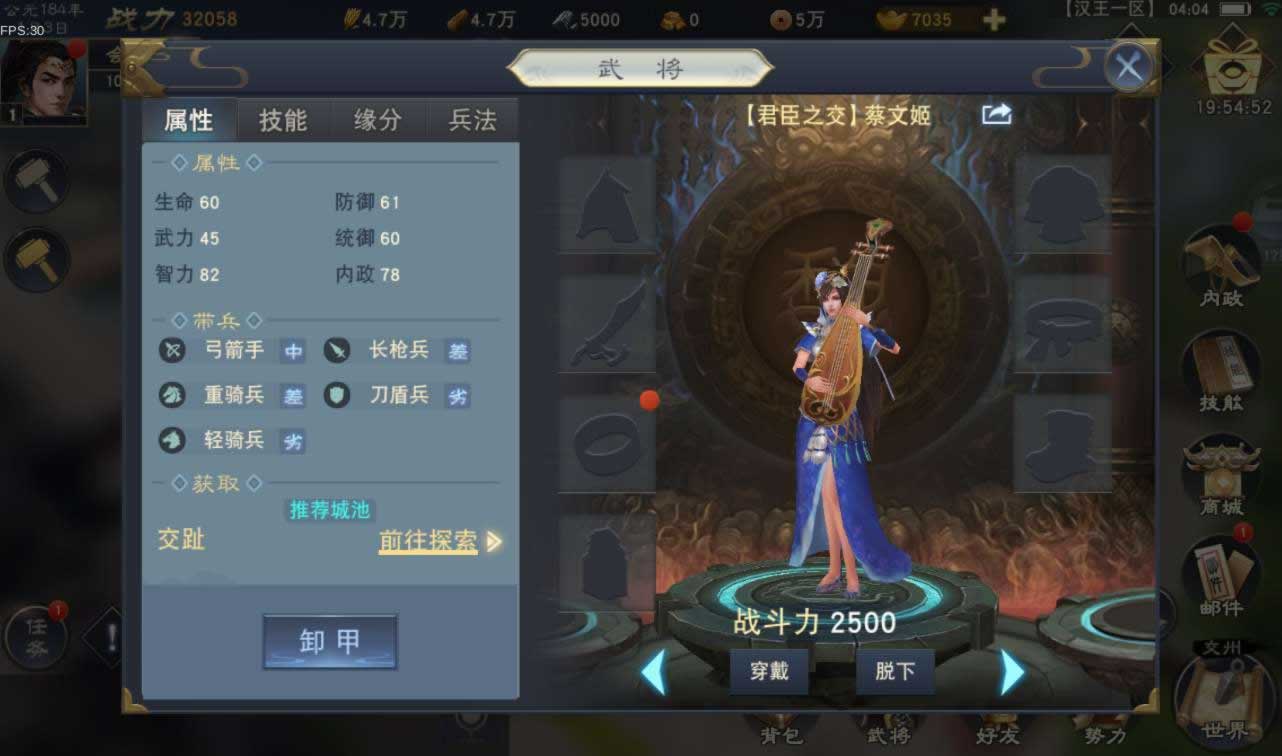
Task: Select the empty ring equipment slot
Action: 607,444
